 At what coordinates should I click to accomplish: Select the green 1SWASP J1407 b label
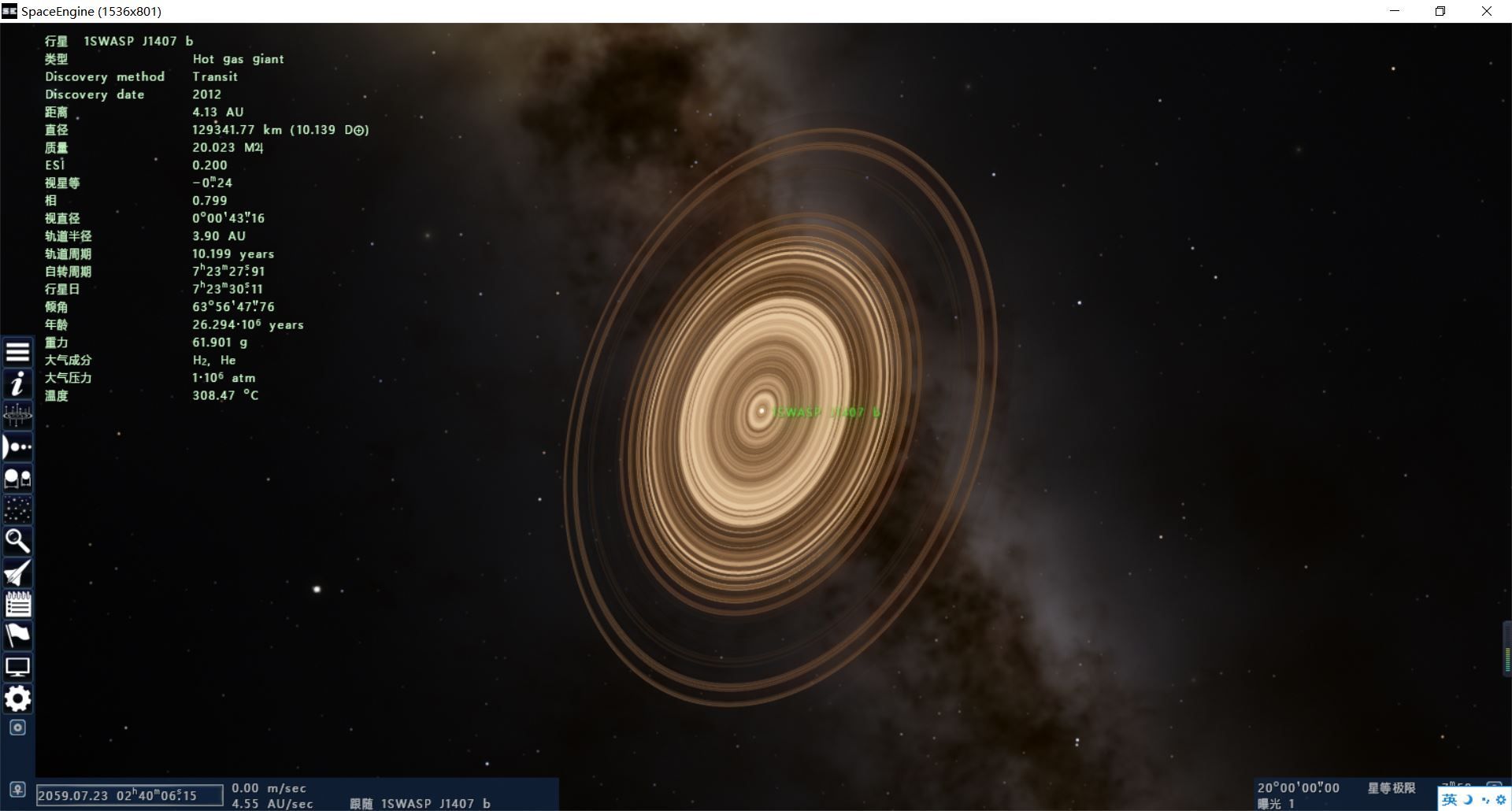[826, 412]
